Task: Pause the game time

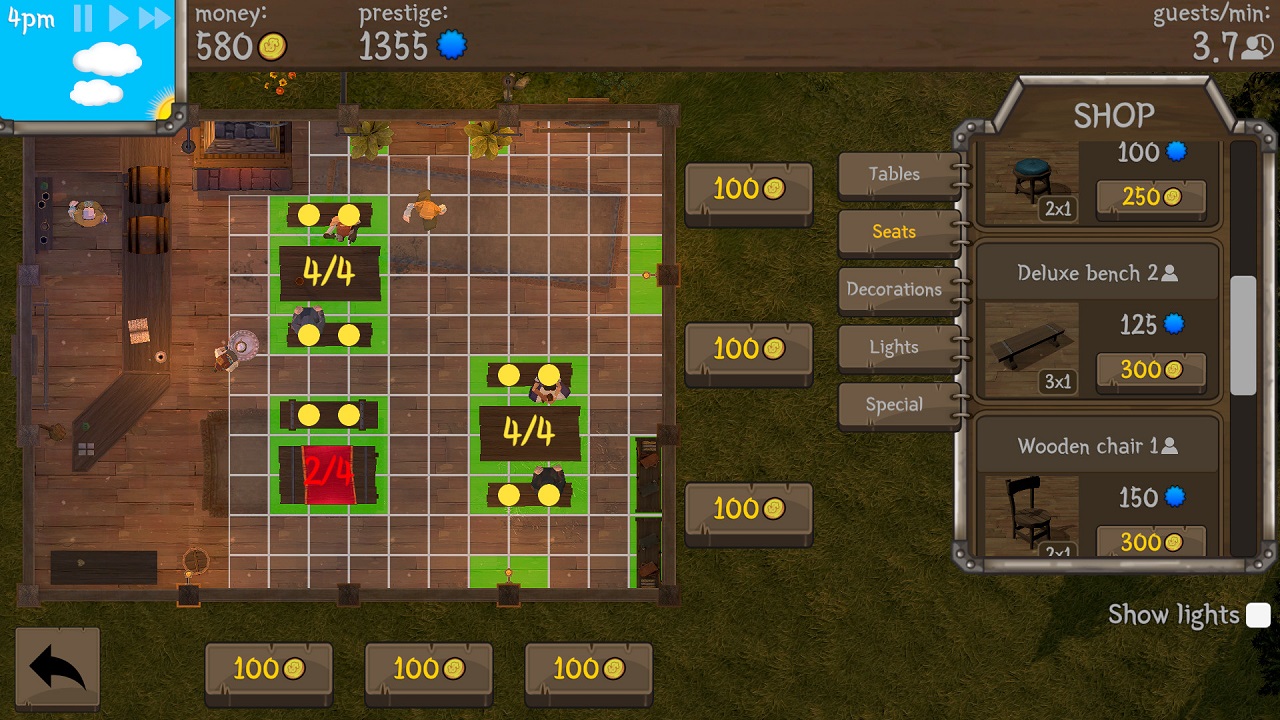Action: (x=83, y=18)
